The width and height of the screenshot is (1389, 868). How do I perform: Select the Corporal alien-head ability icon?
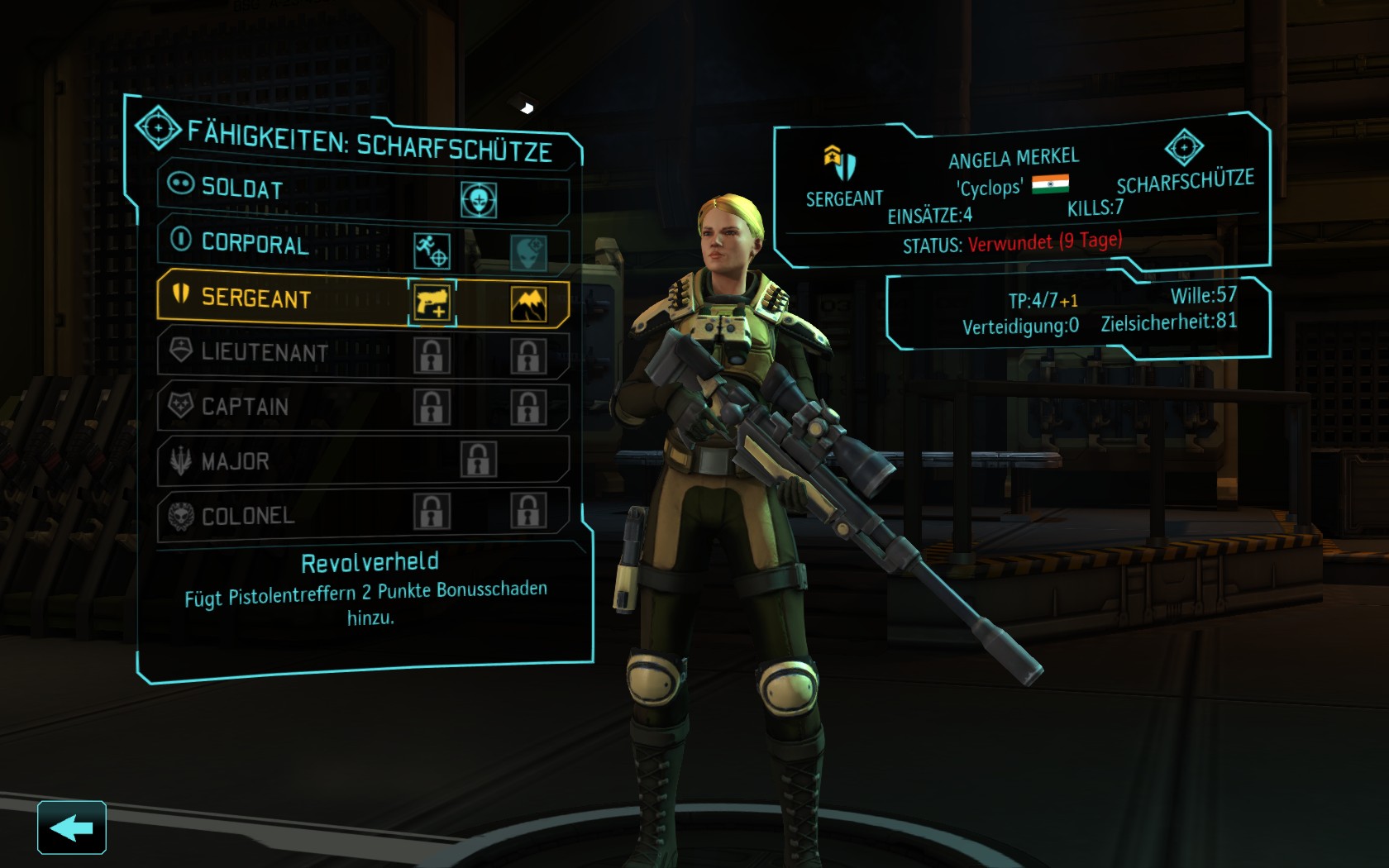527,252
